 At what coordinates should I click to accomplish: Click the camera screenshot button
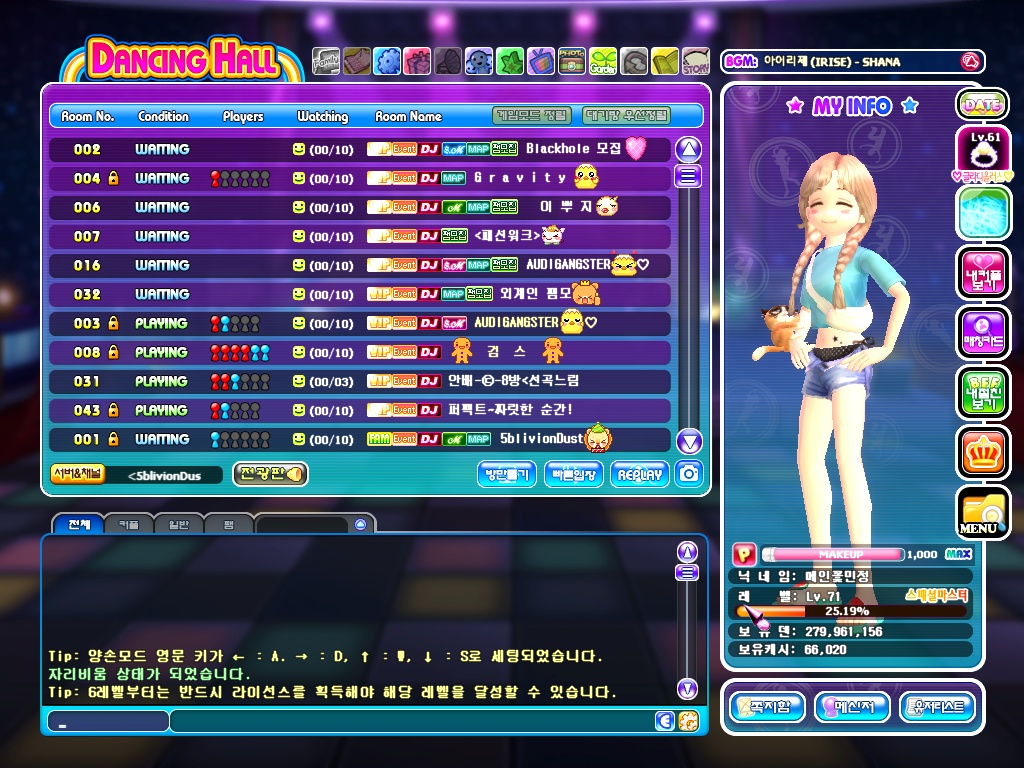688,474
